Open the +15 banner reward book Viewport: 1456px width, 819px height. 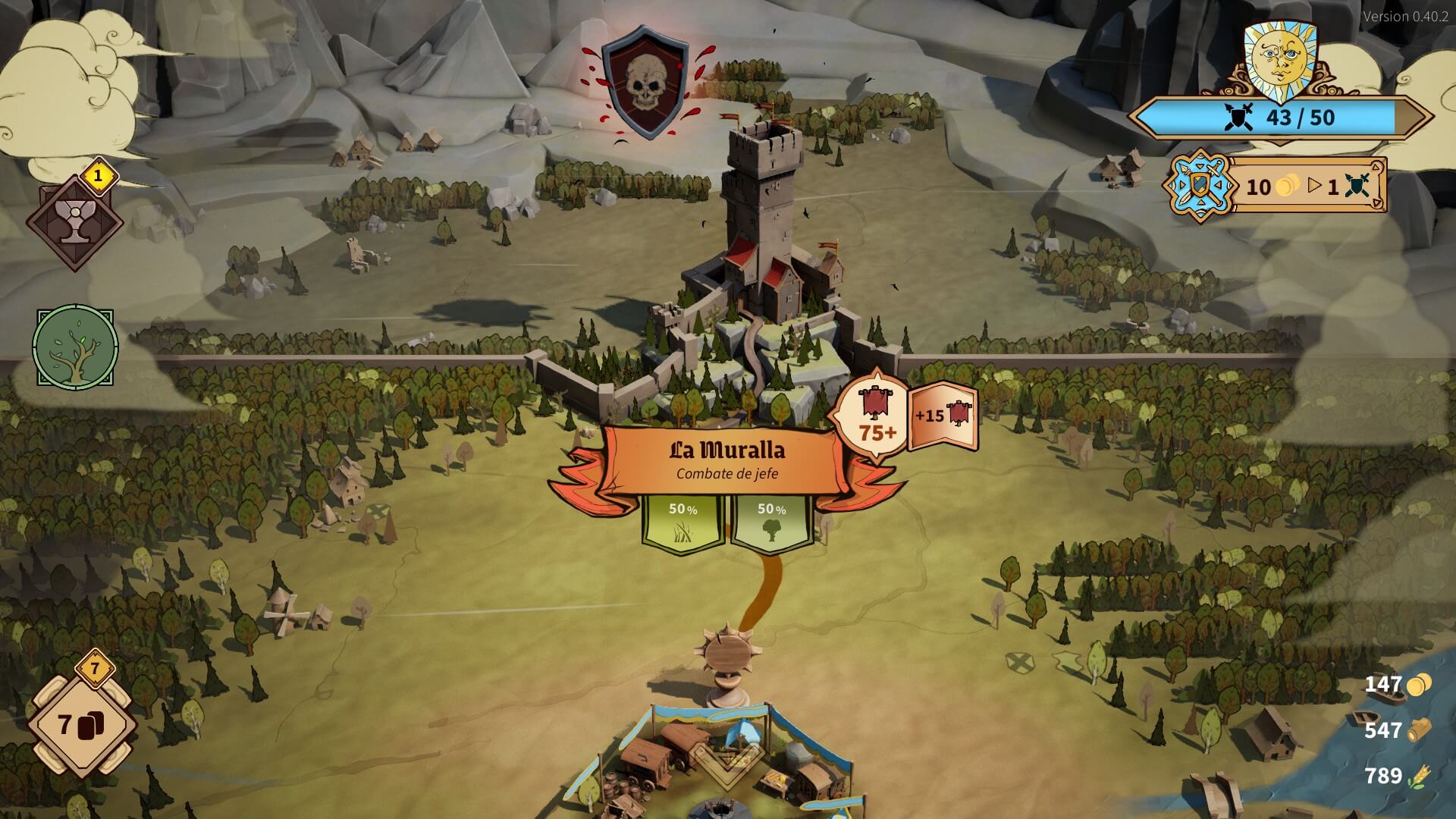943,416
